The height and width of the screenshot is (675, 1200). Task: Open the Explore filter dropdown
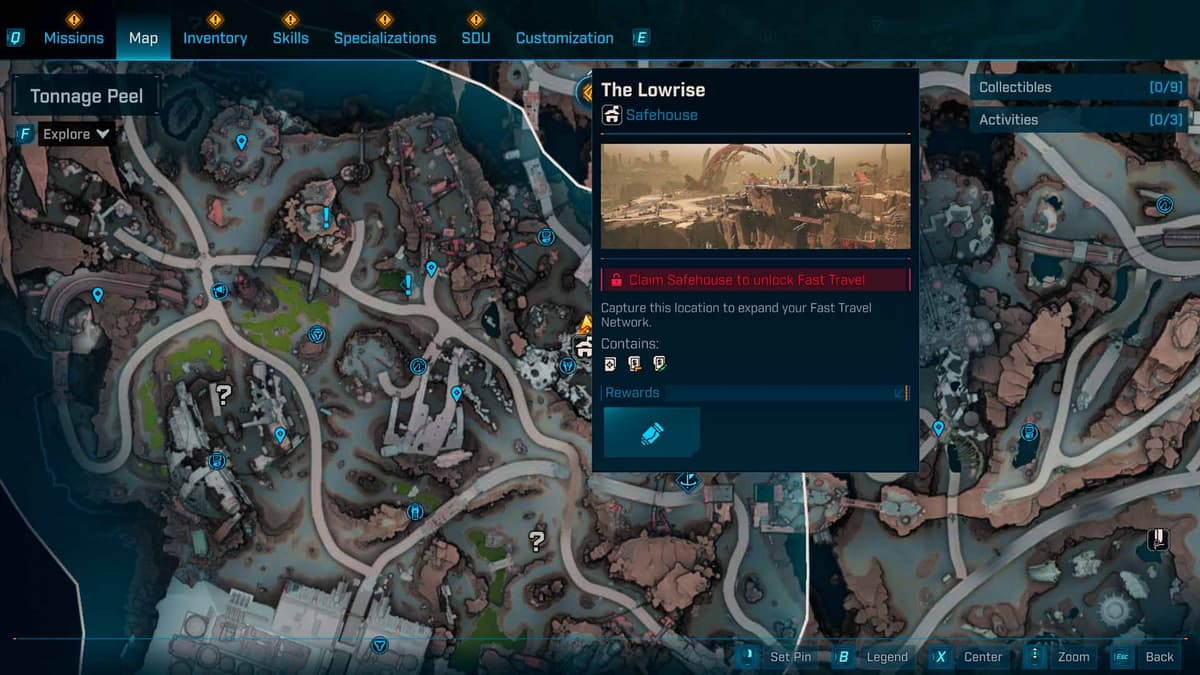[x=75, y=134]
